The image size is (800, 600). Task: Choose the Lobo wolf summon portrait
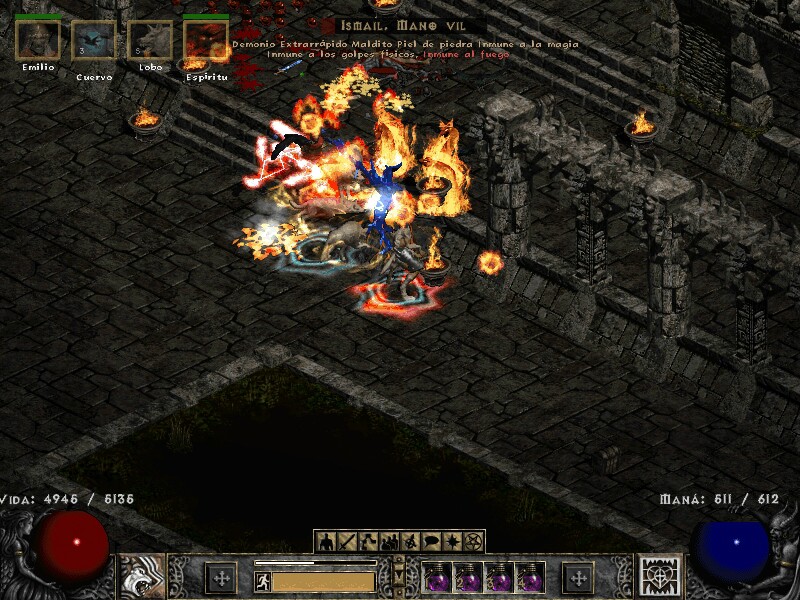point(149,41)
